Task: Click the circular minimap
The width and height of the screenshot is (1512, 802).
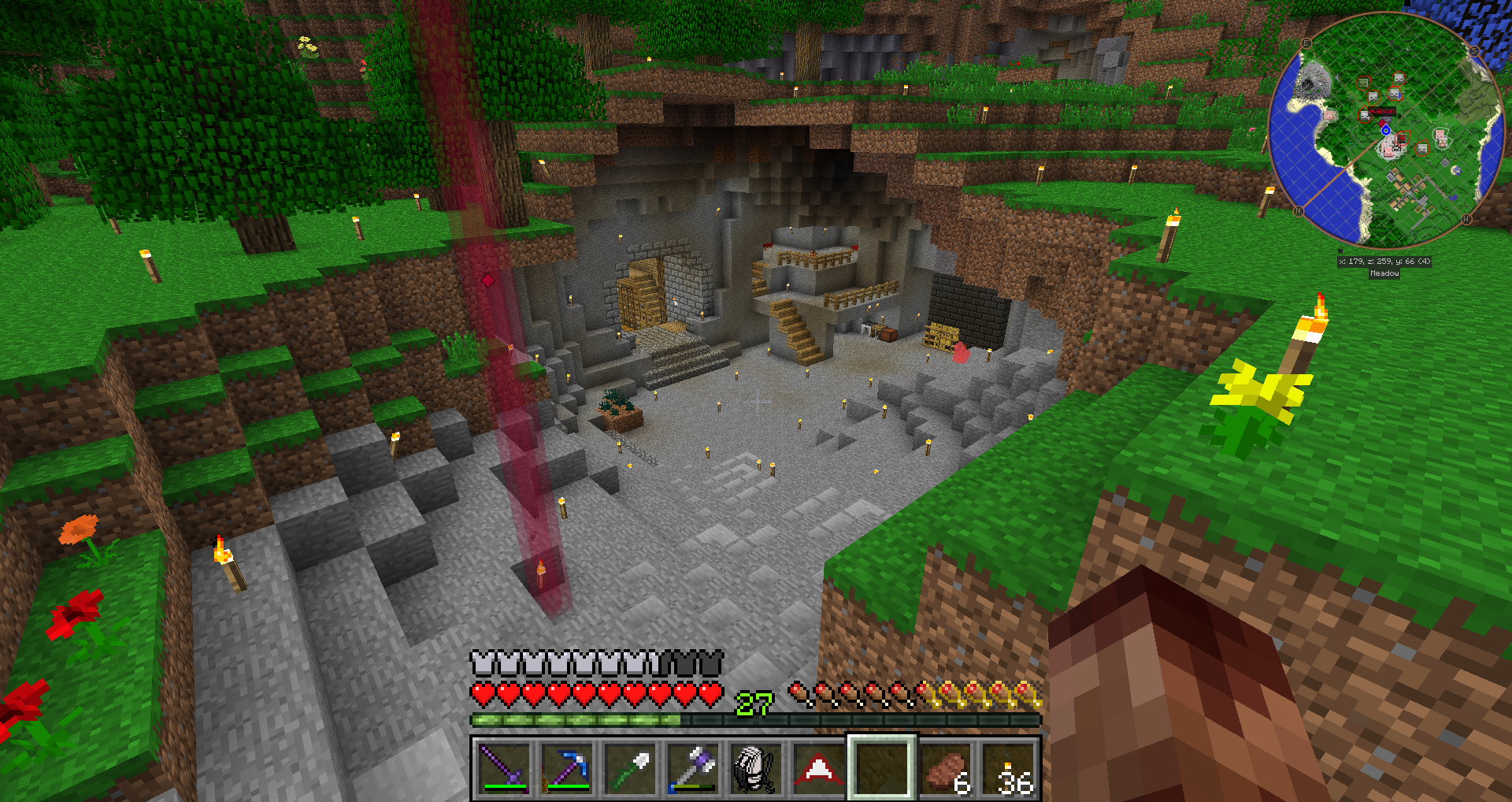Action: [x=1386, y=130]
